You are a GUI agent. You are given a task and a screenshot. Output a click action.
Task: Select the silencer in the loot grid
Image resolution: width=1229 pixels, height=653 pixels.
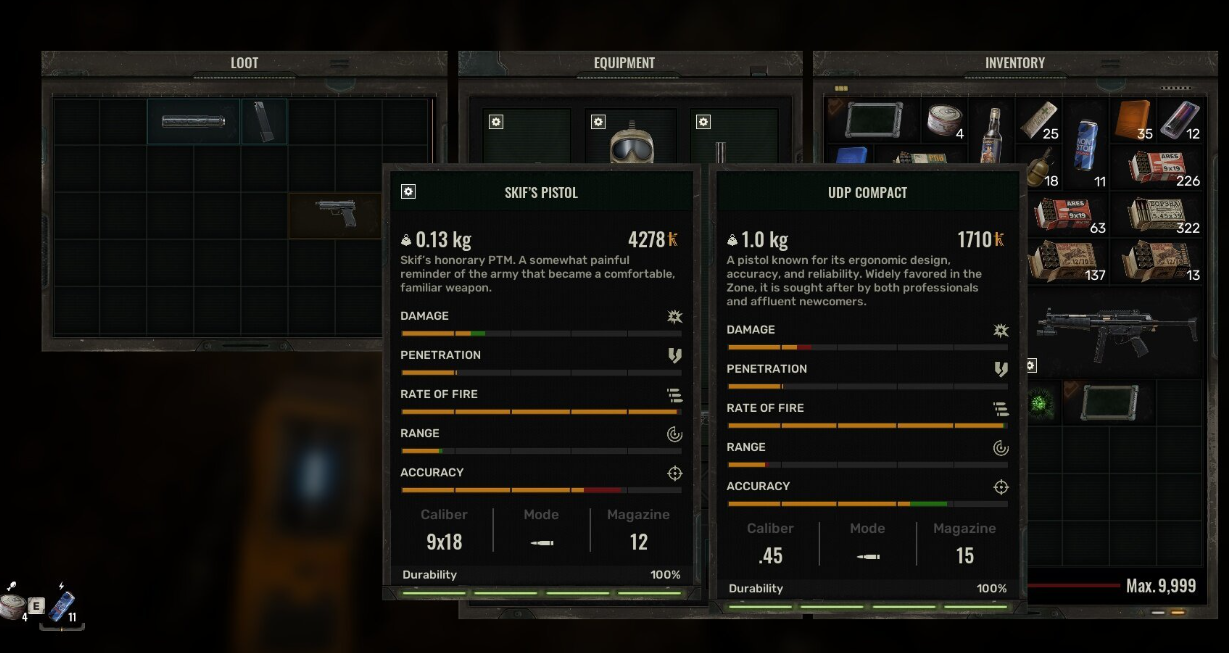tap(193, 122)
